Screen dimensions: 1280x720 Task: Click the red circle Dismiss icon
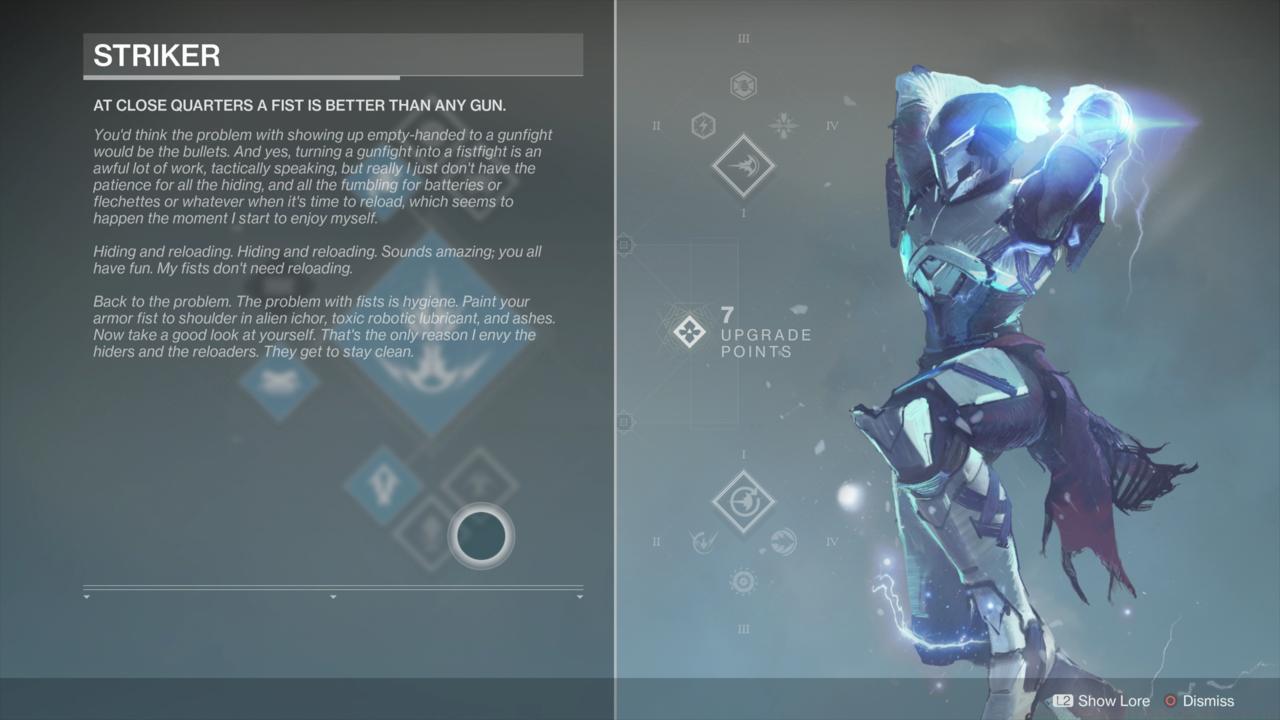[1168, 701]
